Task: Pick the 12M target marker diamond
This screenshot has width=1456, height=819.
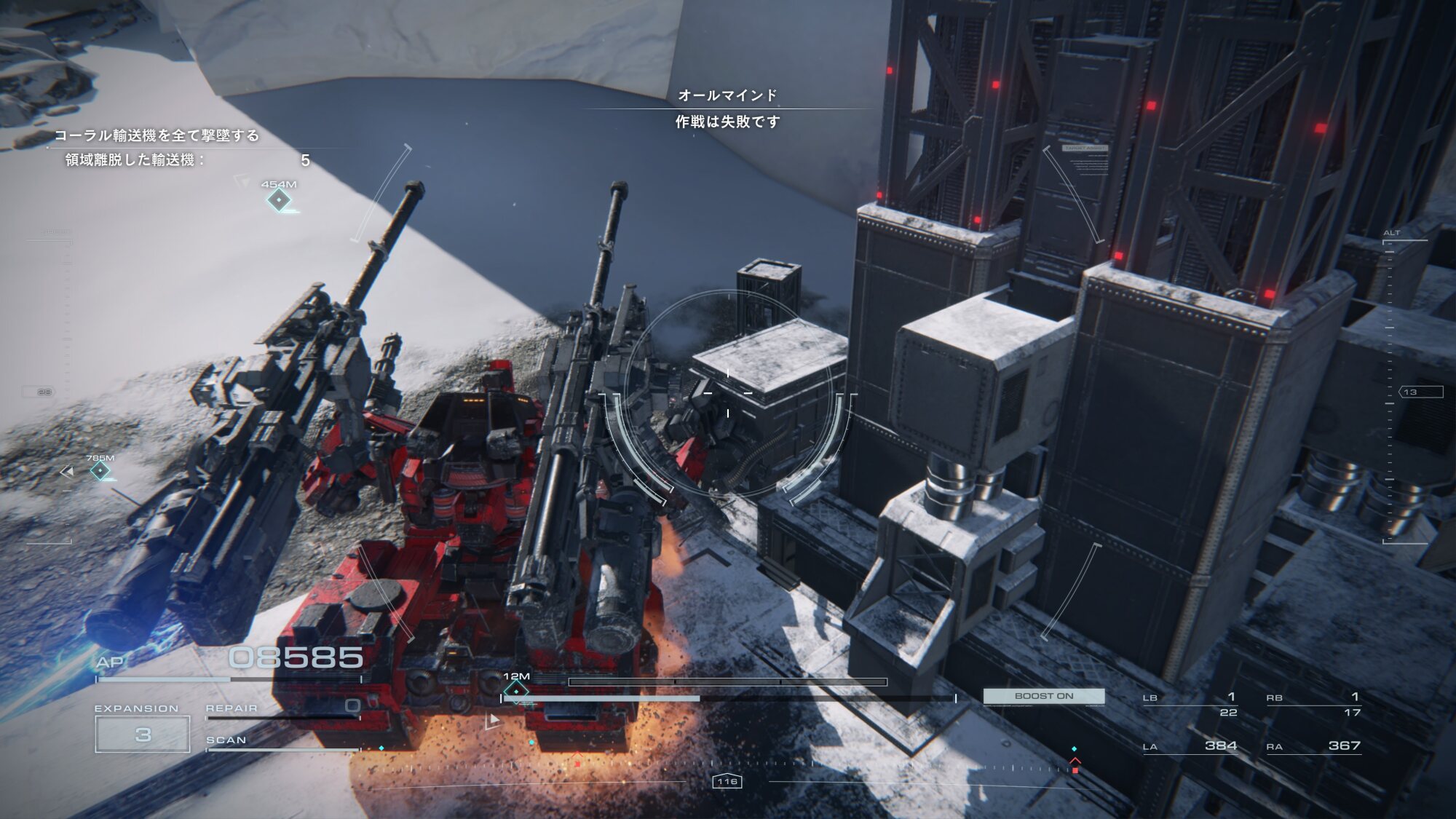Action: tap(516, 690)
